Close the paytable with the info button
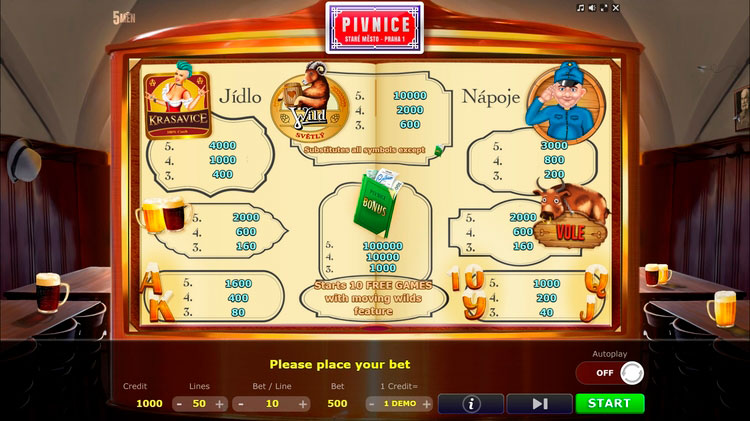 (470, 403)
